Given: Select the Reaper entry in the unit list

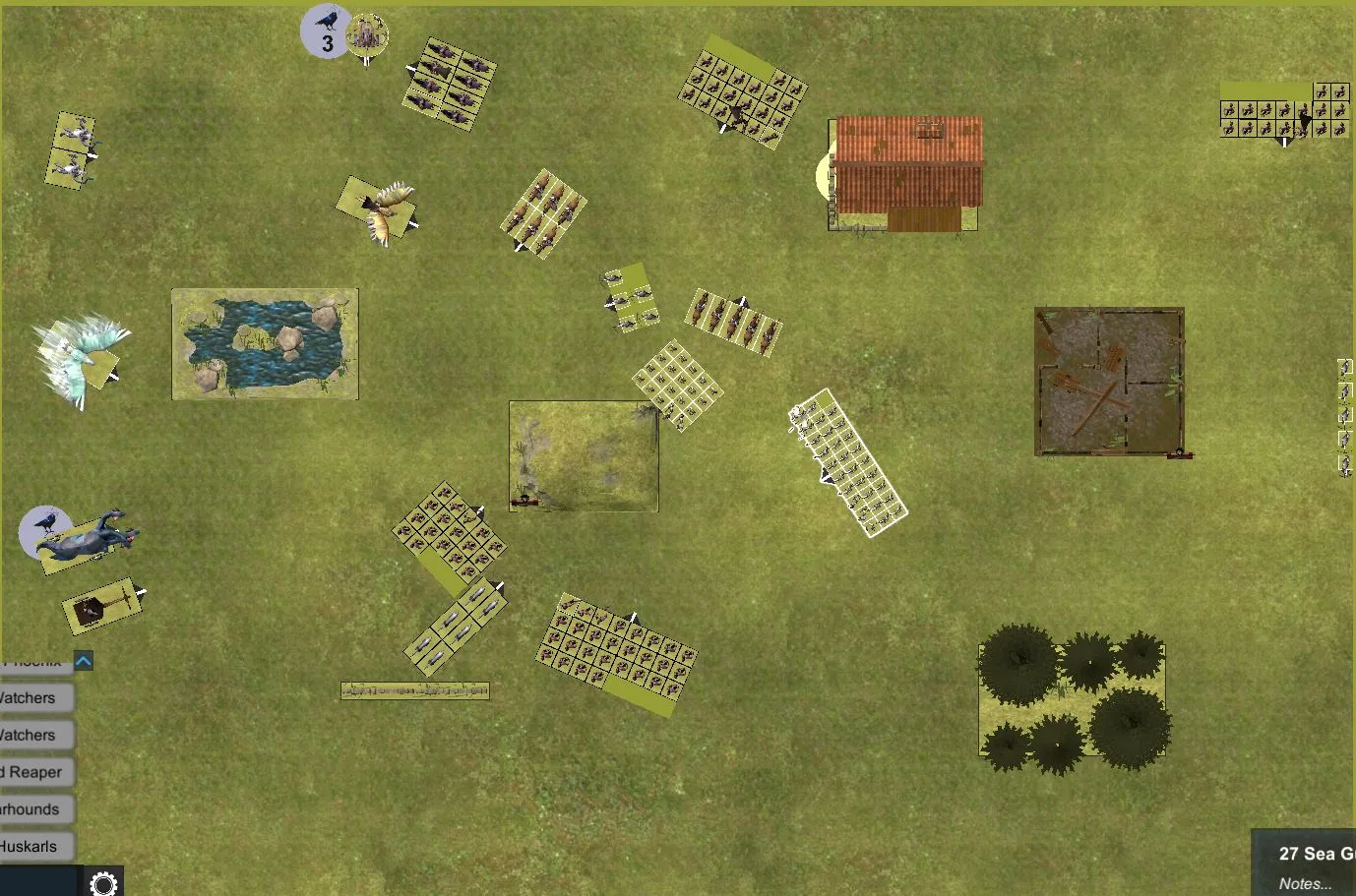Looking at the screenshot, I should (x=35, y=772).
